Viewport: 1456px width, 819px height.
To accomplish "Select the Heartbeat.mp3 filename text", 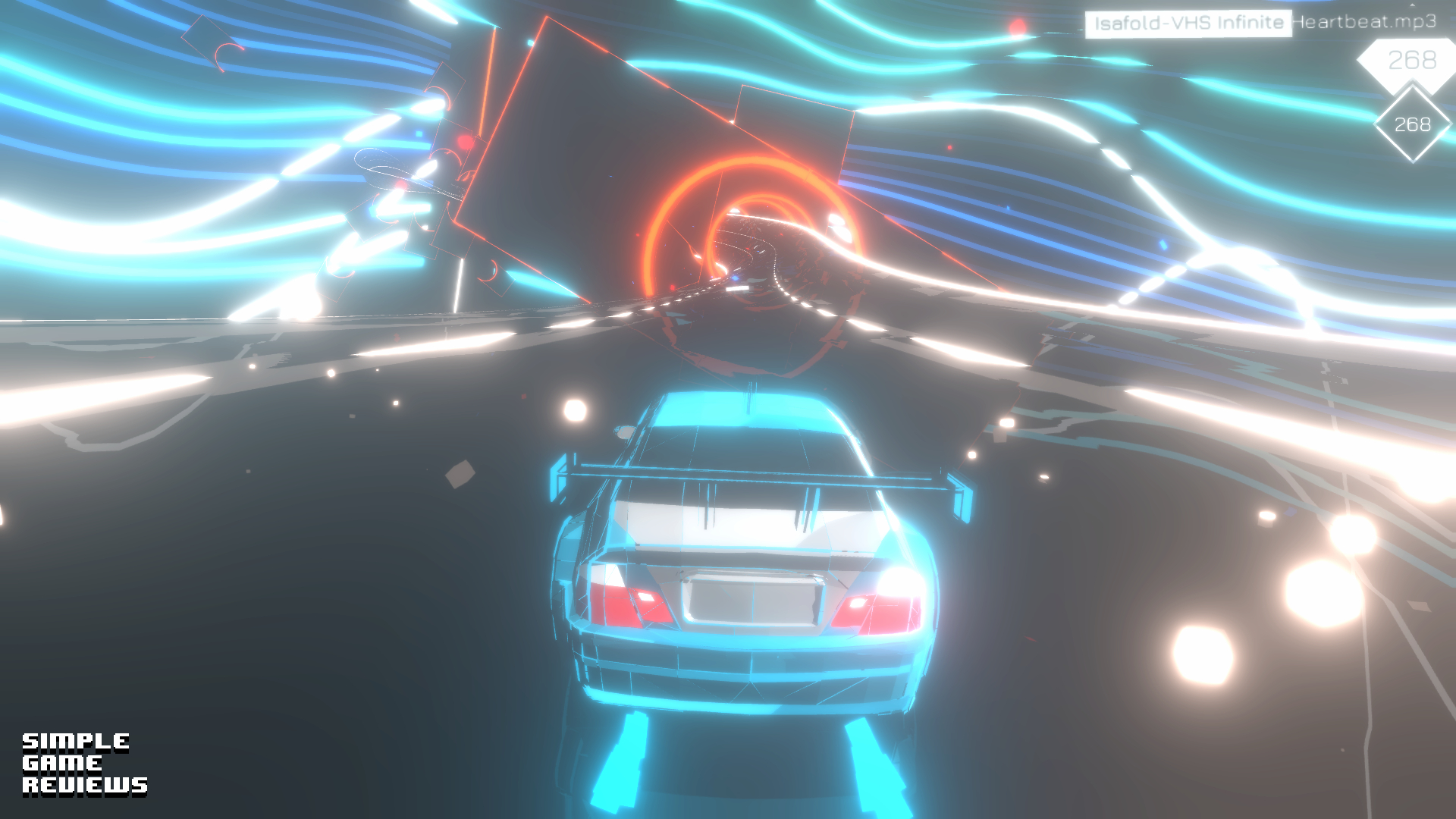I will (1361, 23).
